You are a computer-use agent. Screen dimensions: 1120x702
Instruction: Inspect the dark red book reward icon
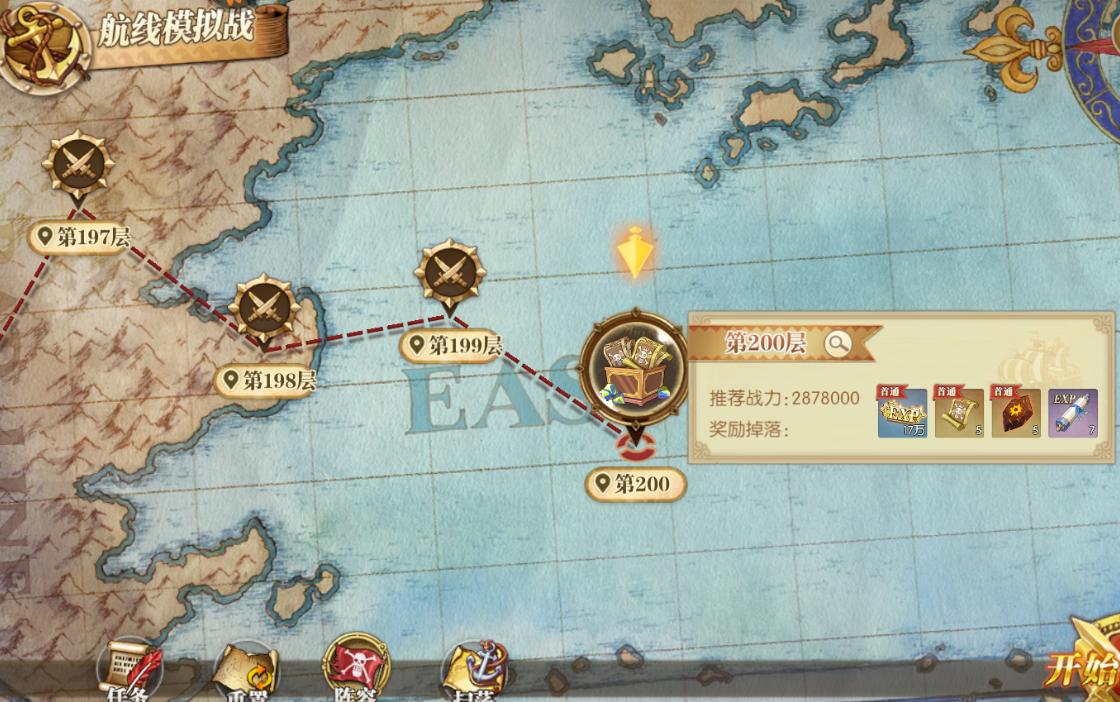click(x=1016, y=413)
